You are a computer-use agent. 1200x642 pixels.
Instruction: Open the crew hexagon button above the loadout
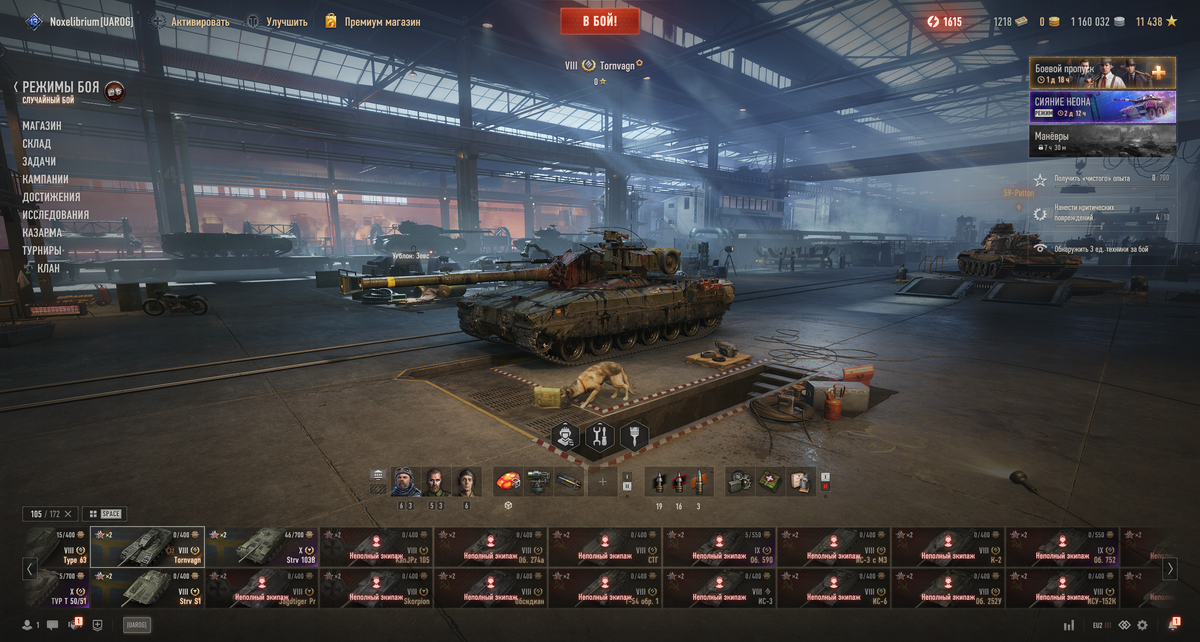pos(567,437)
